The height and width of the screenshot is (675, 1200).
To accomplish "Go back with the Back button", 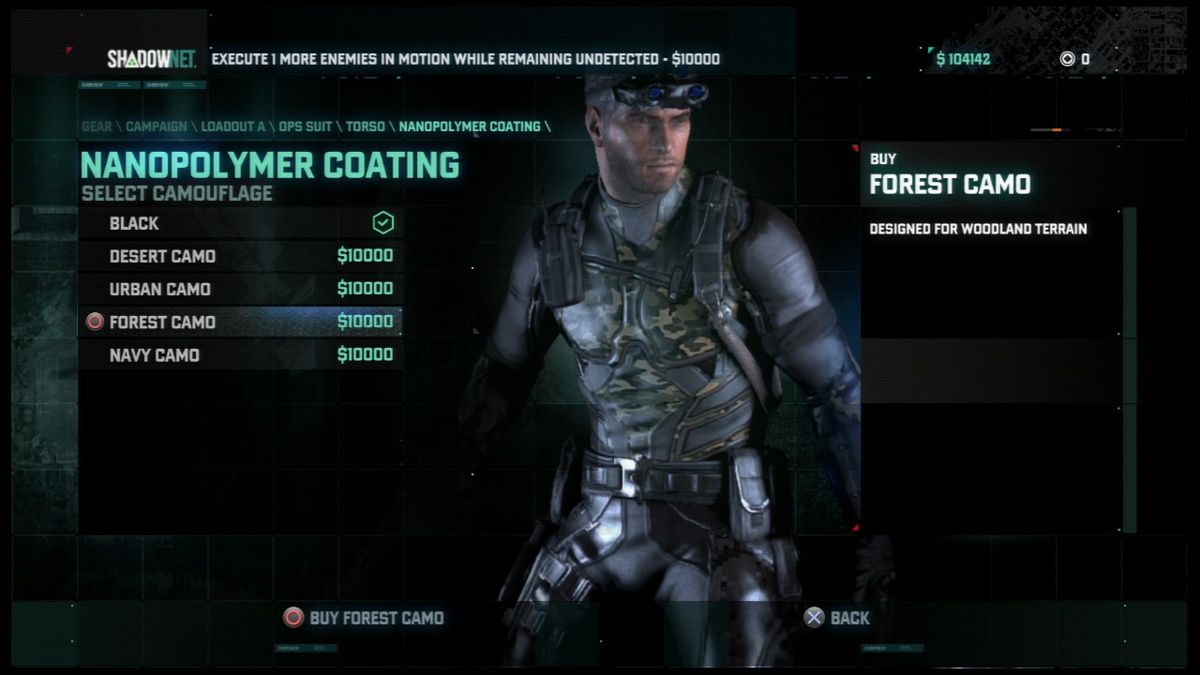I will click(837, 618).
